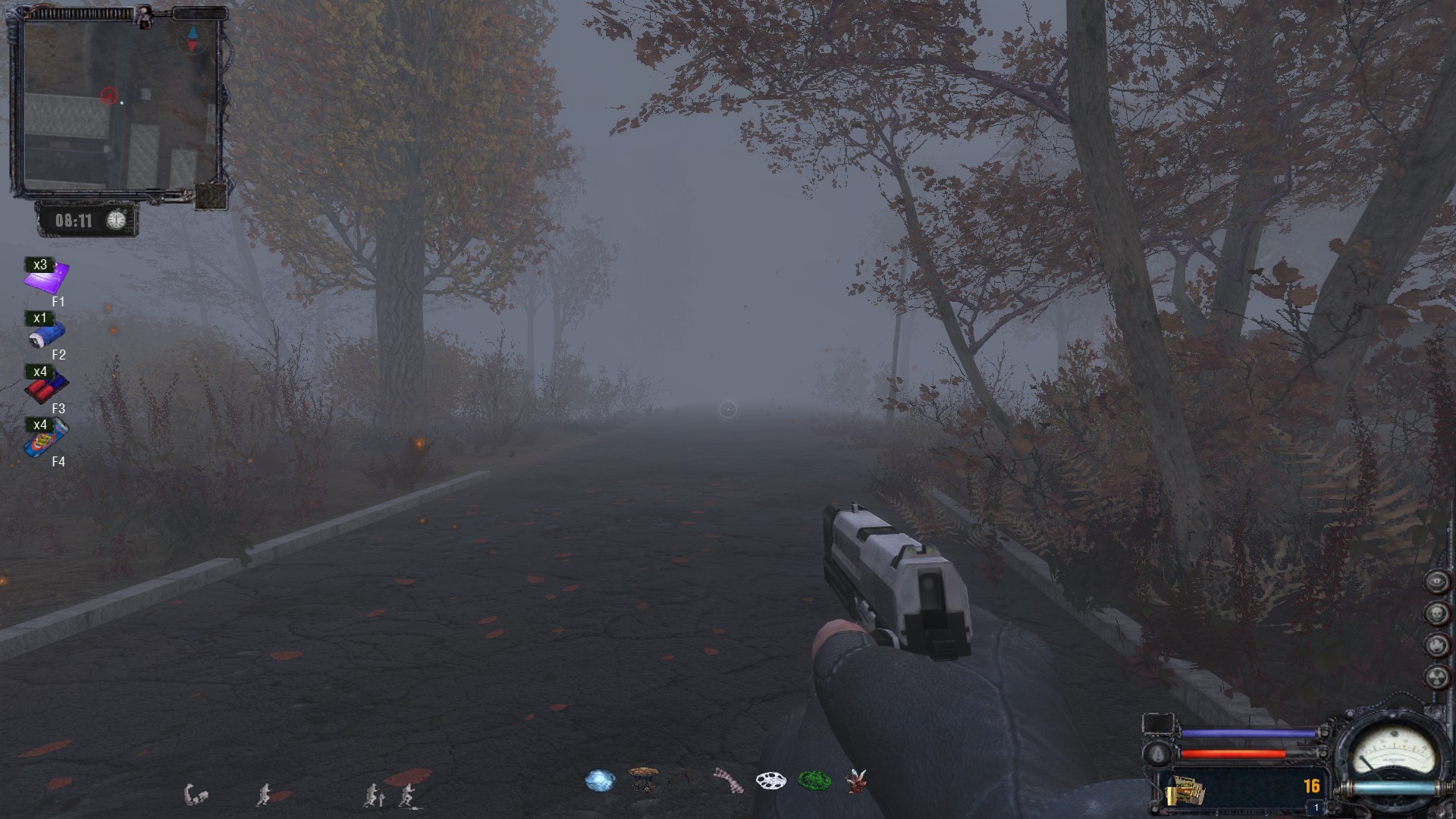Viewport: 1456px width, 819px height.
Task: Pick the green moss artifact
Action: [x=814, y=780]
